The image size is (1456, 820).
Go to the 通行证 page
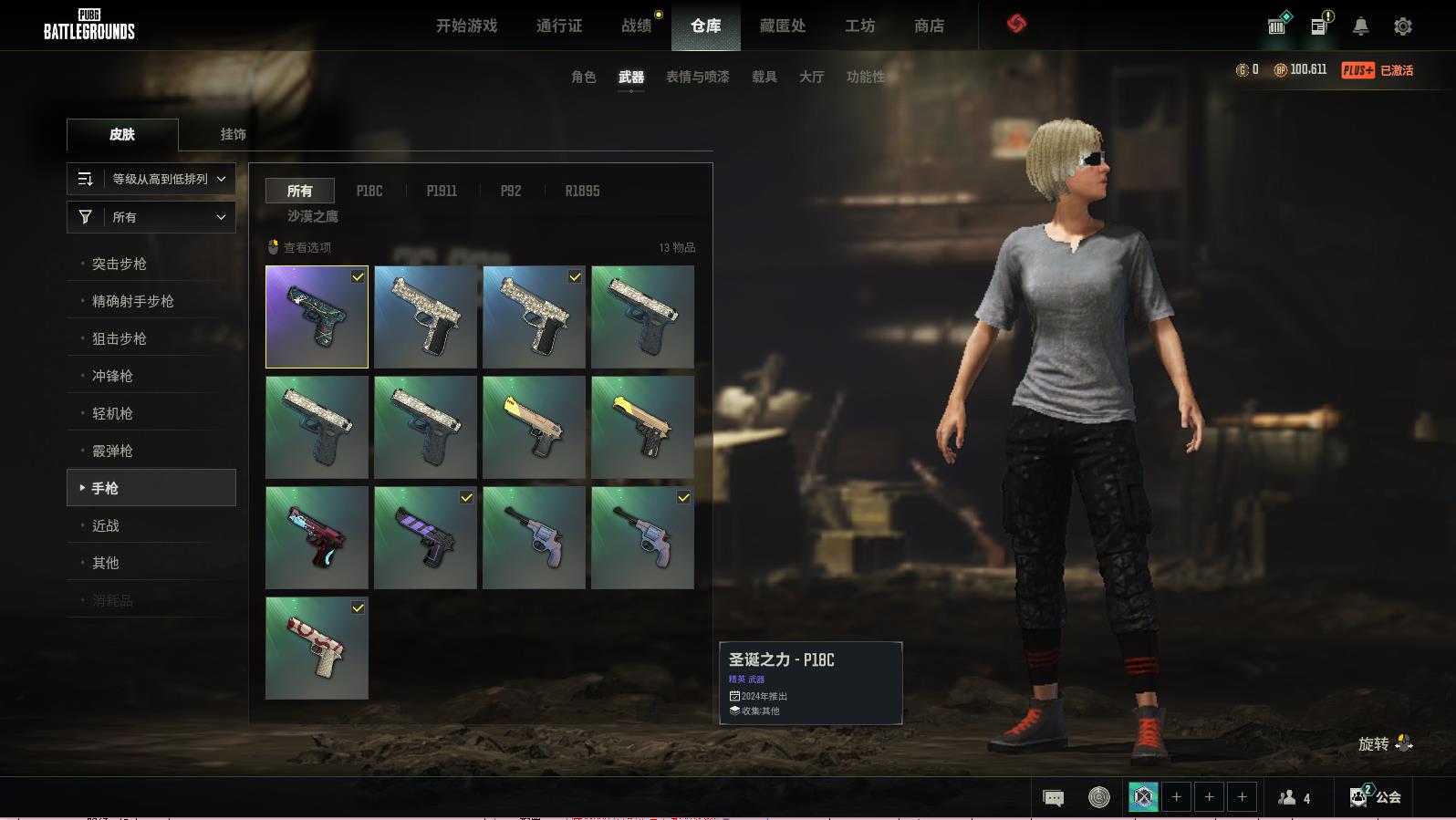(x=559, y=26)
